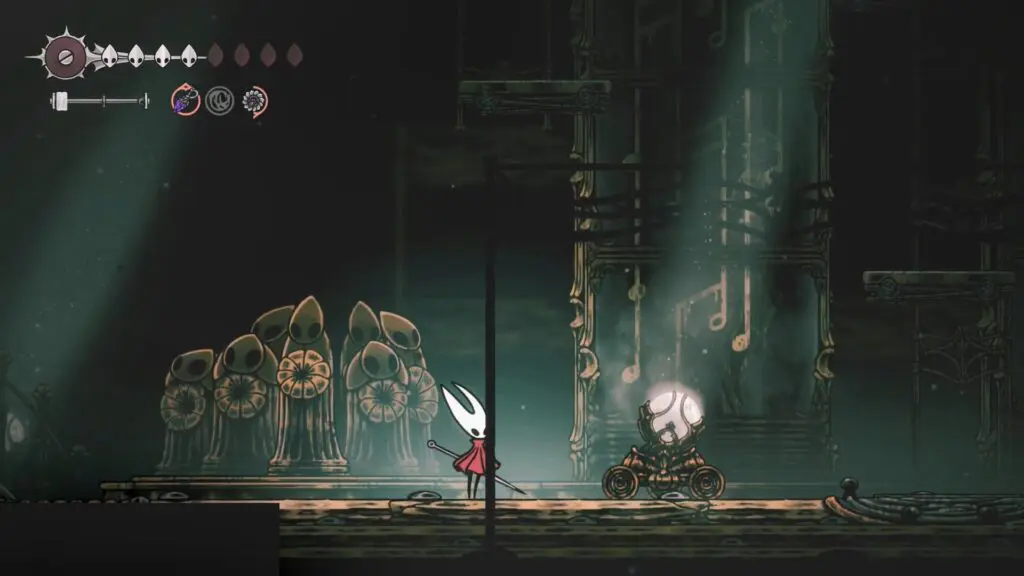Click the grey swirl tool icon
The height and width of the screenshot is (576, 1024).
point(219,100)
